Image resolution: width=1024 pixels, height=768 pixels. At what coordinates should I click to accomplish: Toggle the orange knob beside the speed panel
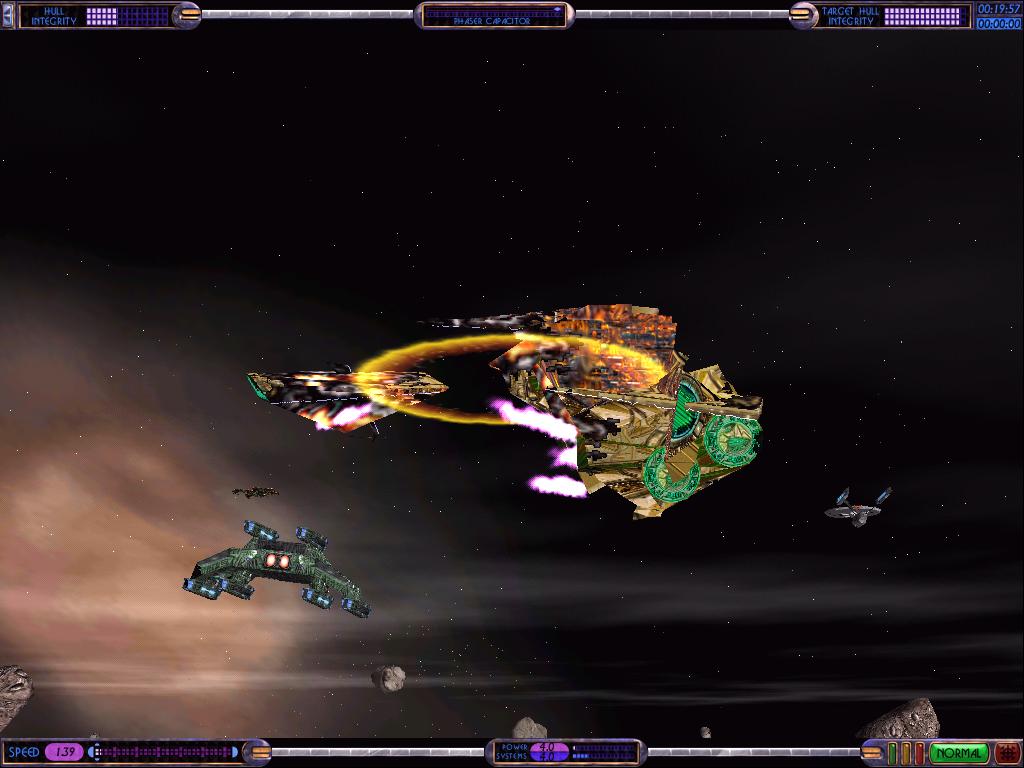(x=256, y=752)
